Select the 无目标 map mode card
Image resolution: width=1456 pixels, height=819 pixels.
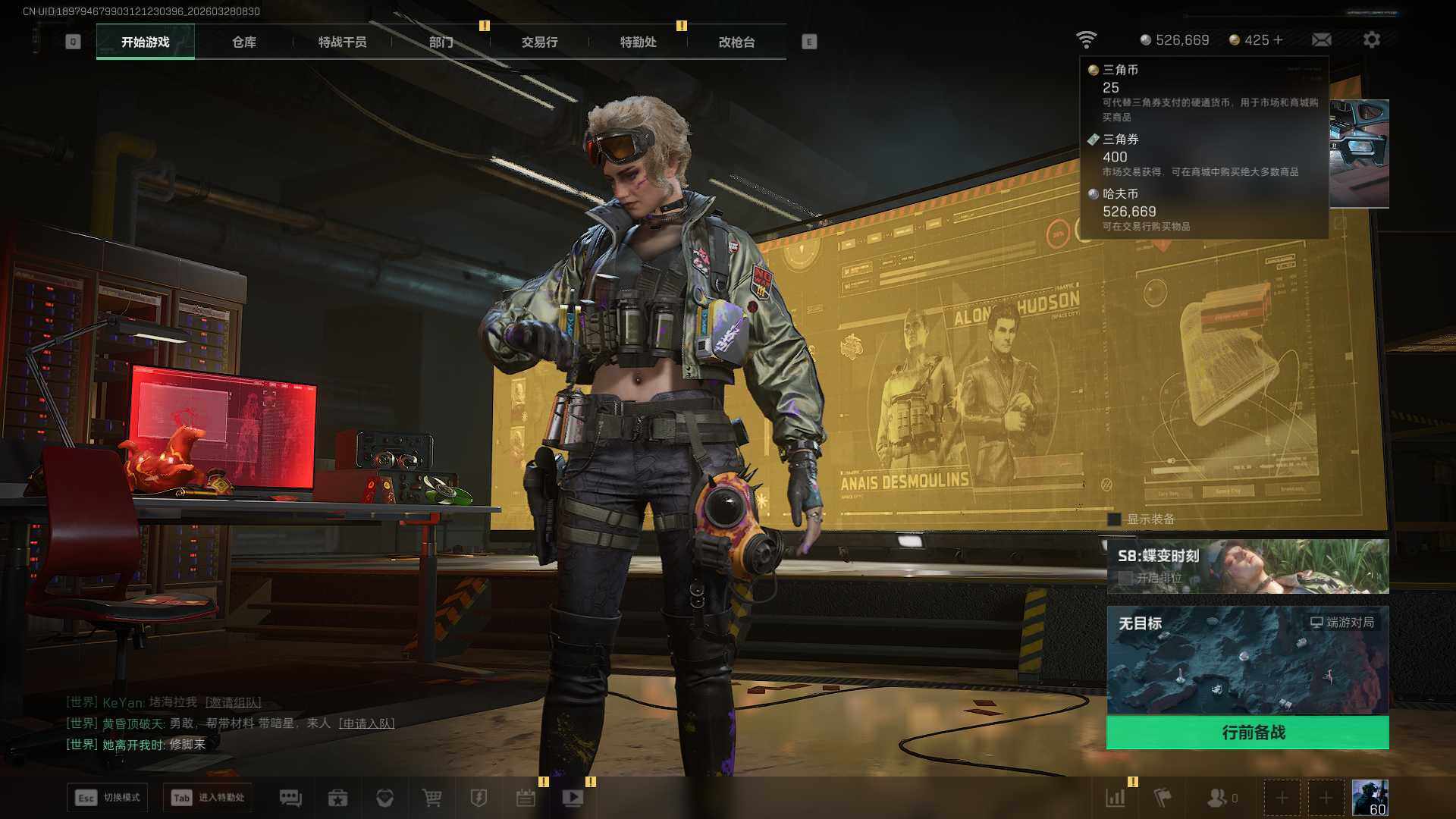[1247, 660]
